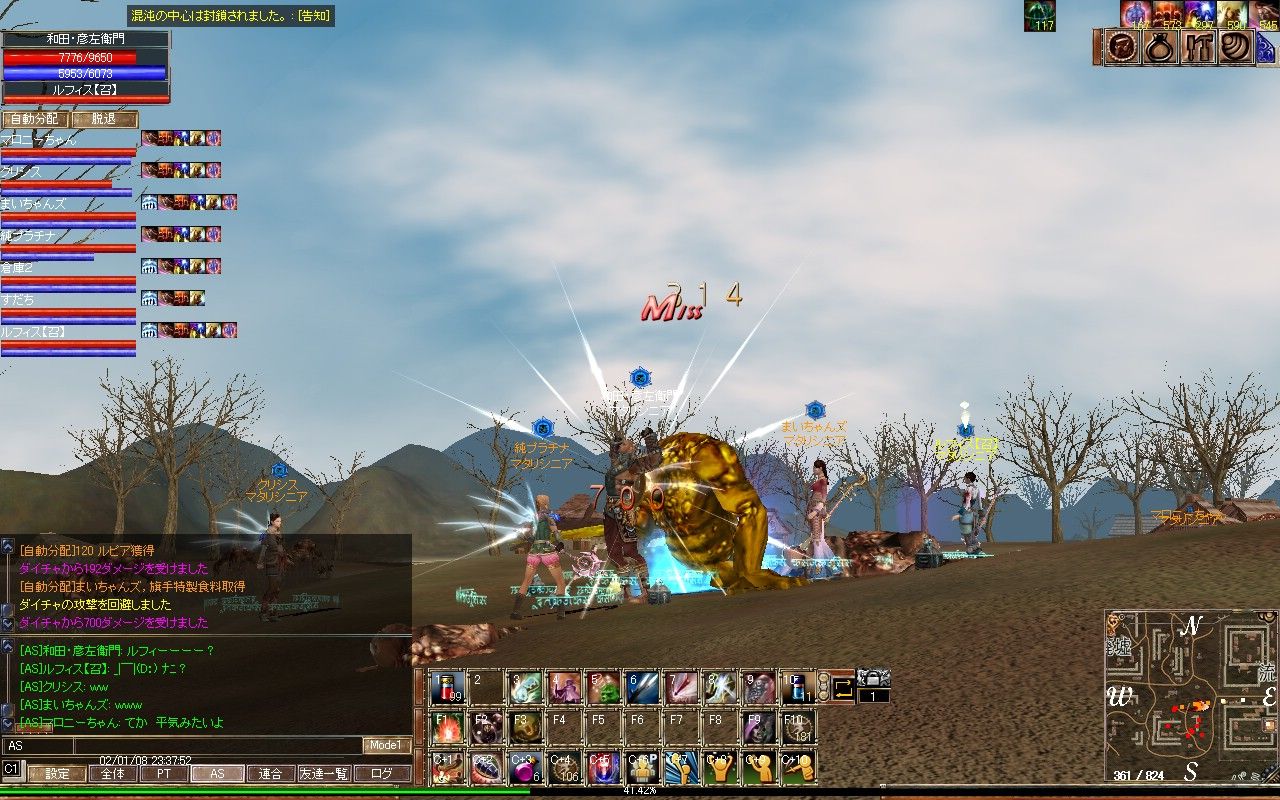
Task: Open the 設定 settings menu
Action: [x=56, y=773]
